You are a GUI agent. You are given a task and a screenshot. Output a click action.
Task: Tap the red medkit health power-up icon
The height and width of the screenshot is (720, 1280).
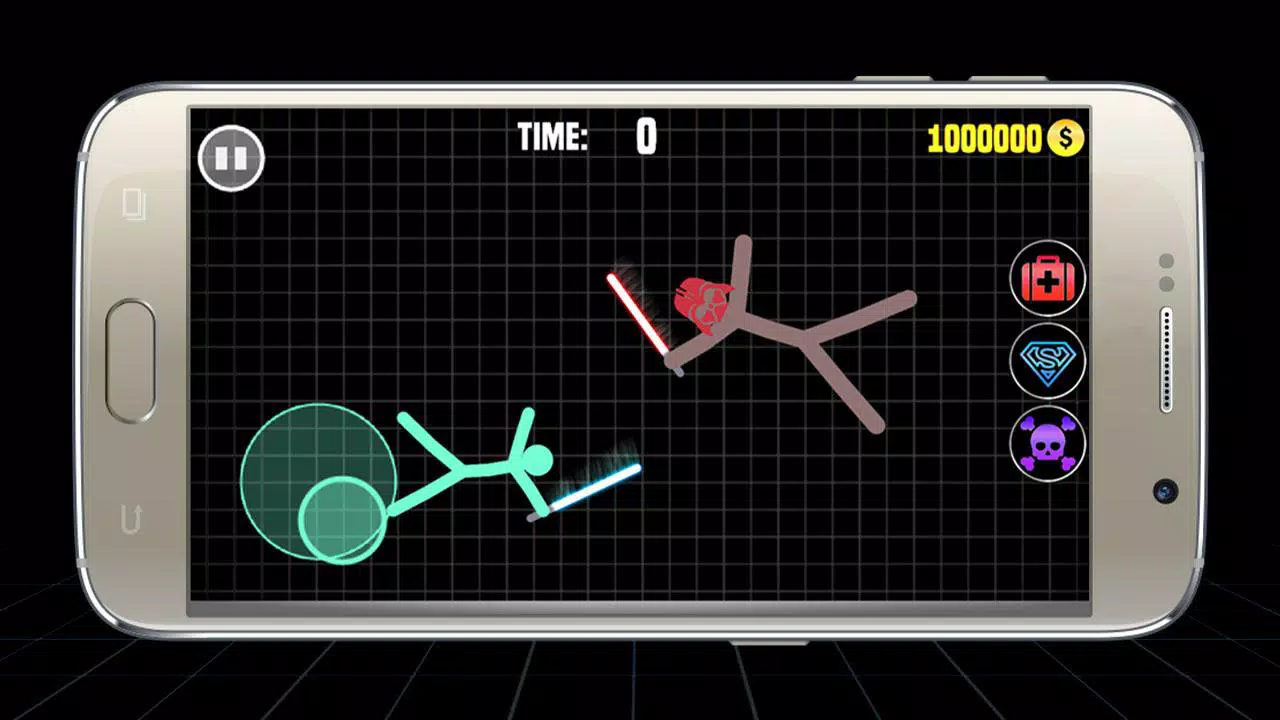click(1047, 278)
